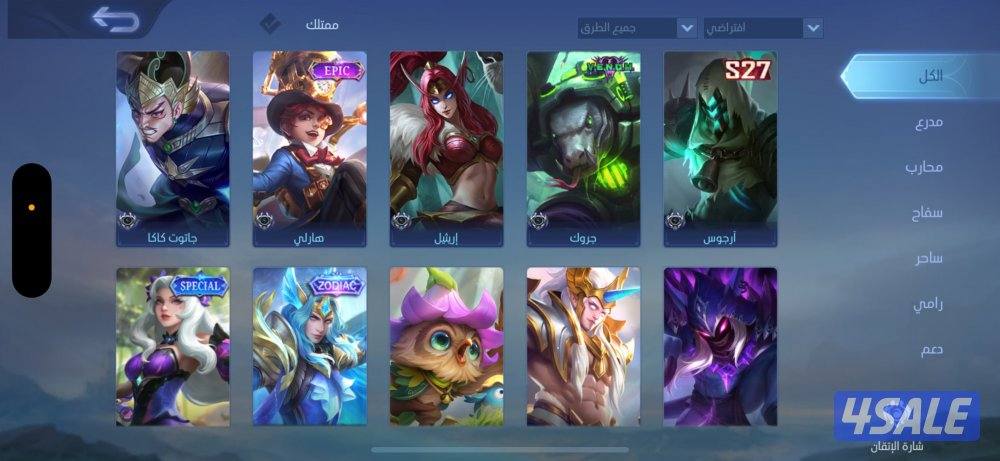Viewport: 1000px width, 461px height.
Task: Select the Zodiac skin hero card
Action: (x=309, y=346)
